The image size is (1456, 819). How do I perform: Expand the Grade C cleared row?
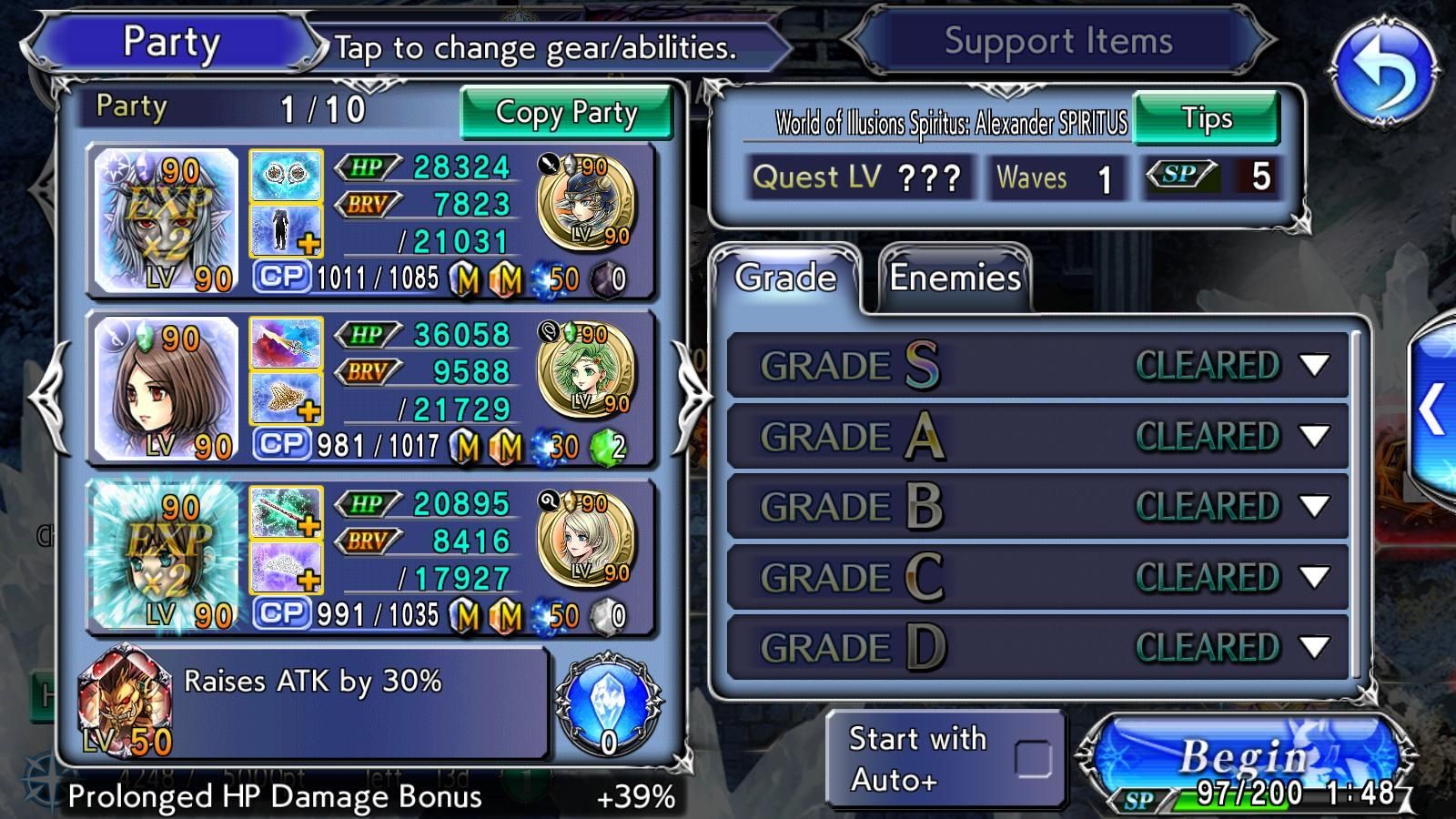coord(1313,577)
